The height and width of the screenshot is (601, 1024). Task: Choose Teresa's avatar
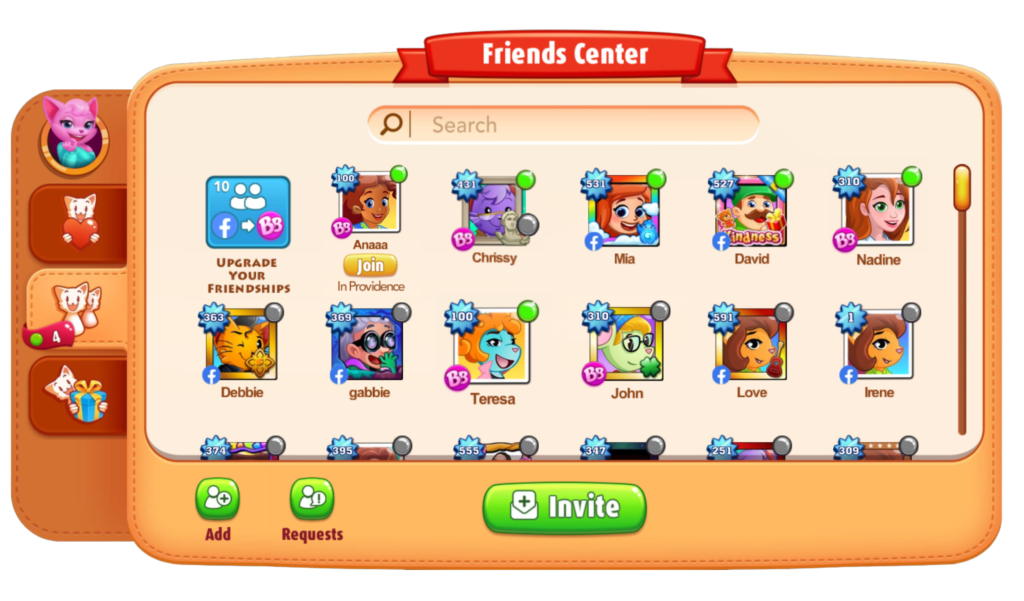(493, 350)
